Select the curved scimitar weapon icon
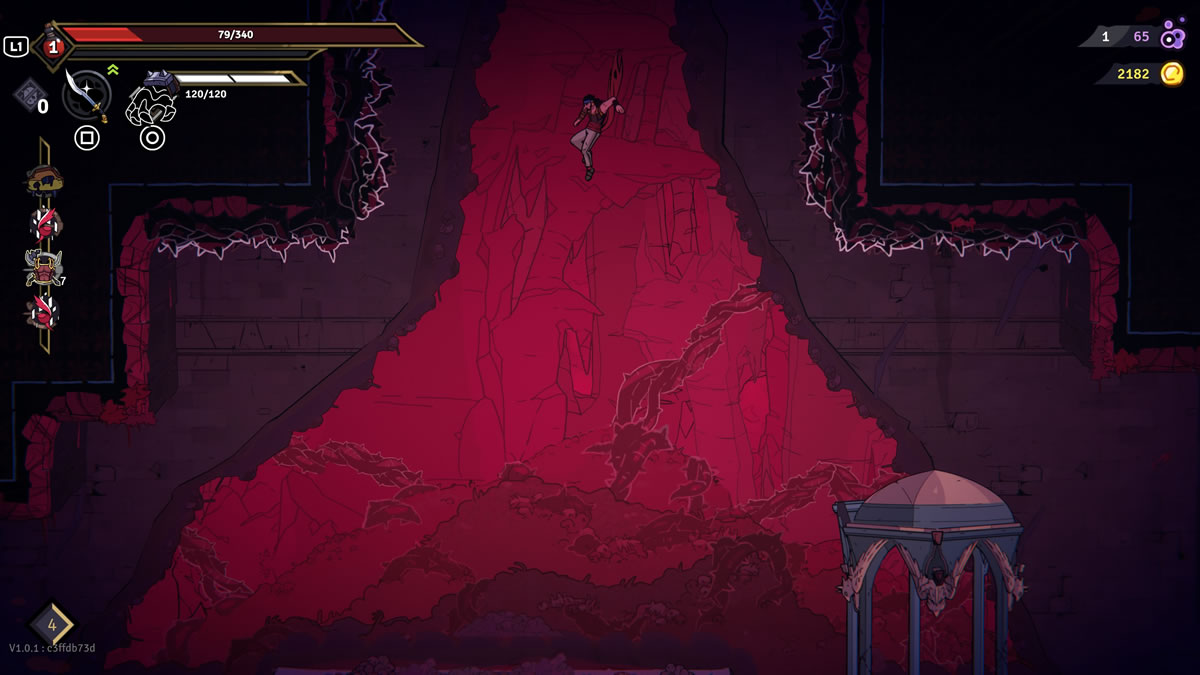The image size is (1200, 675). pos(86,94)
